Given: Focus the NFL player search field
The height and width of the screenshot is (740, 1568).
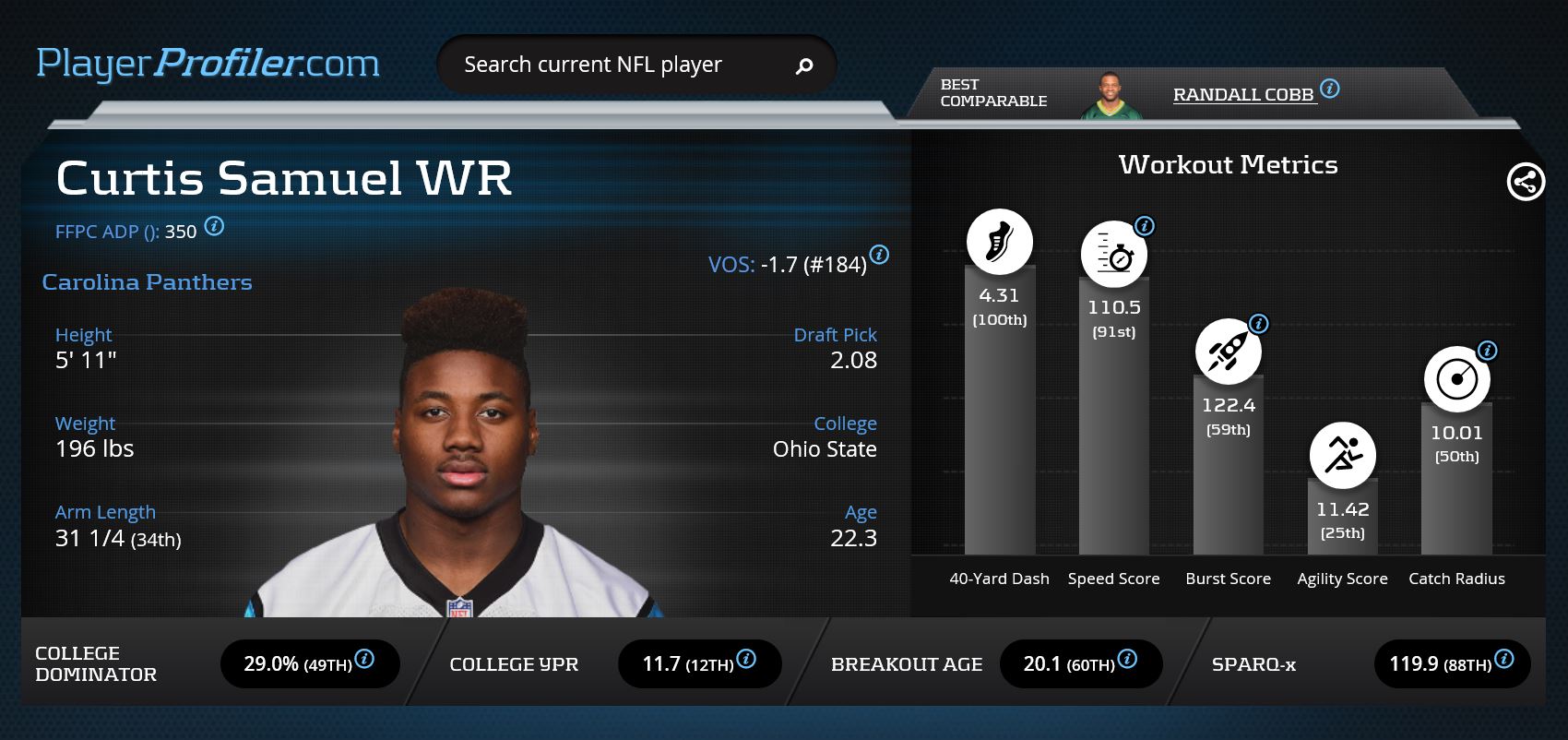Looking at the screenshot, I should pos(609,65).
